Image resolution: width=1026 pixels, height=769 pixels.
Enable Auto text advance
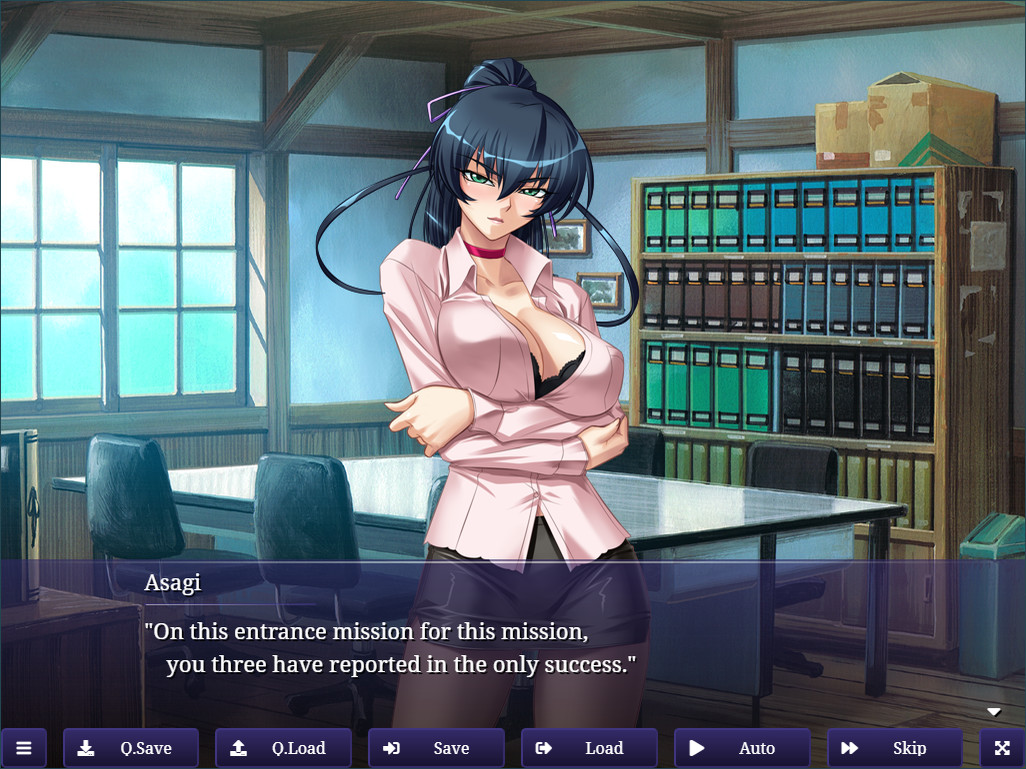click(x=742, y=748)
